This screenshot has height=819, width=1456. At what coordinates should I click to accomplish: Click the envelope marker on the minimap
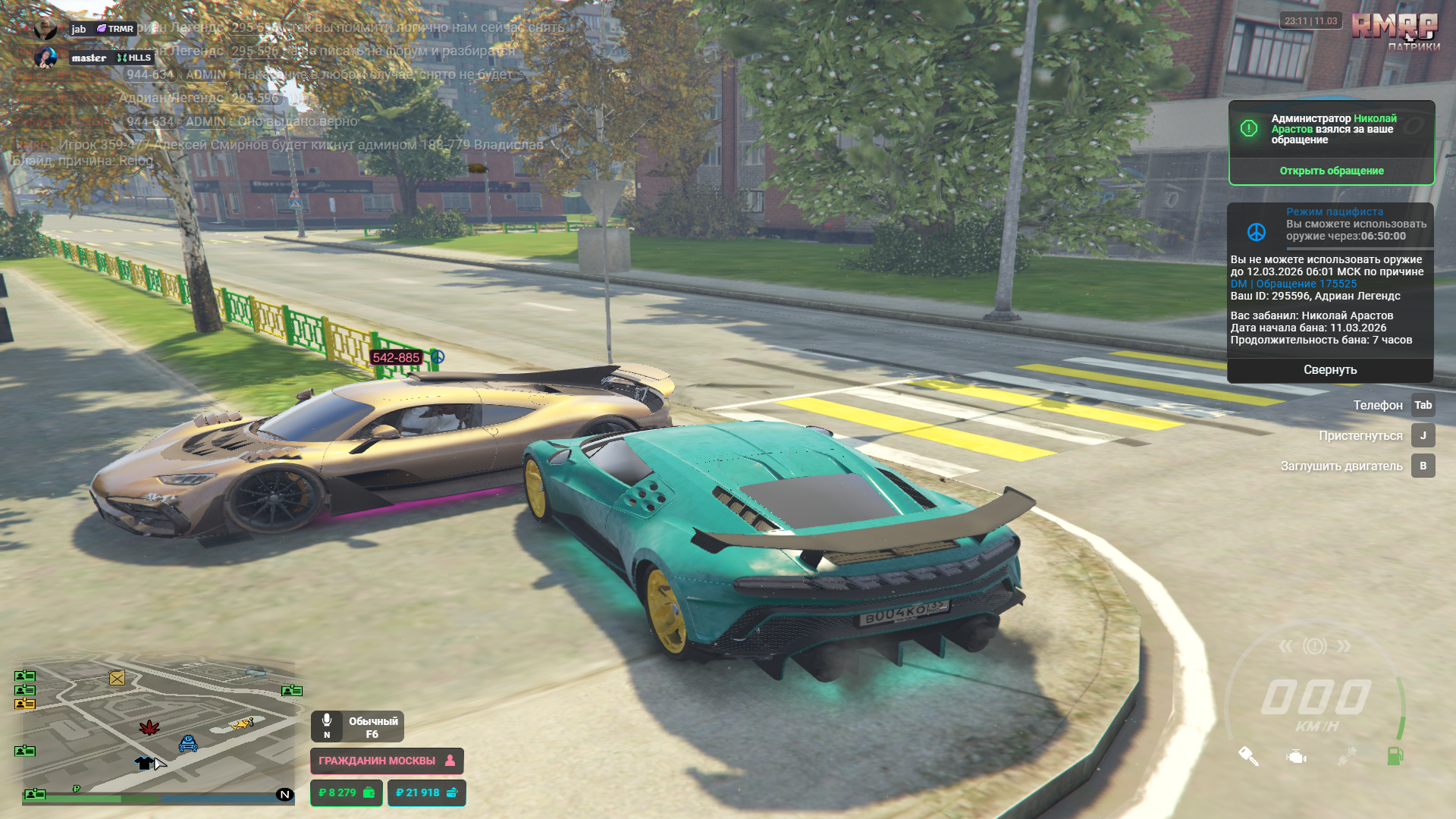pos(117,678)
